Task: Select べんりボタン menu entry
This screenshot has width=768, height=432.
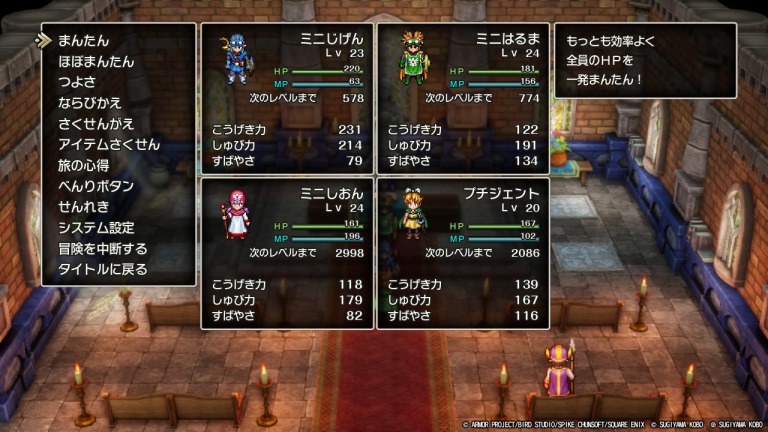Action: click(x=95, y=186)
